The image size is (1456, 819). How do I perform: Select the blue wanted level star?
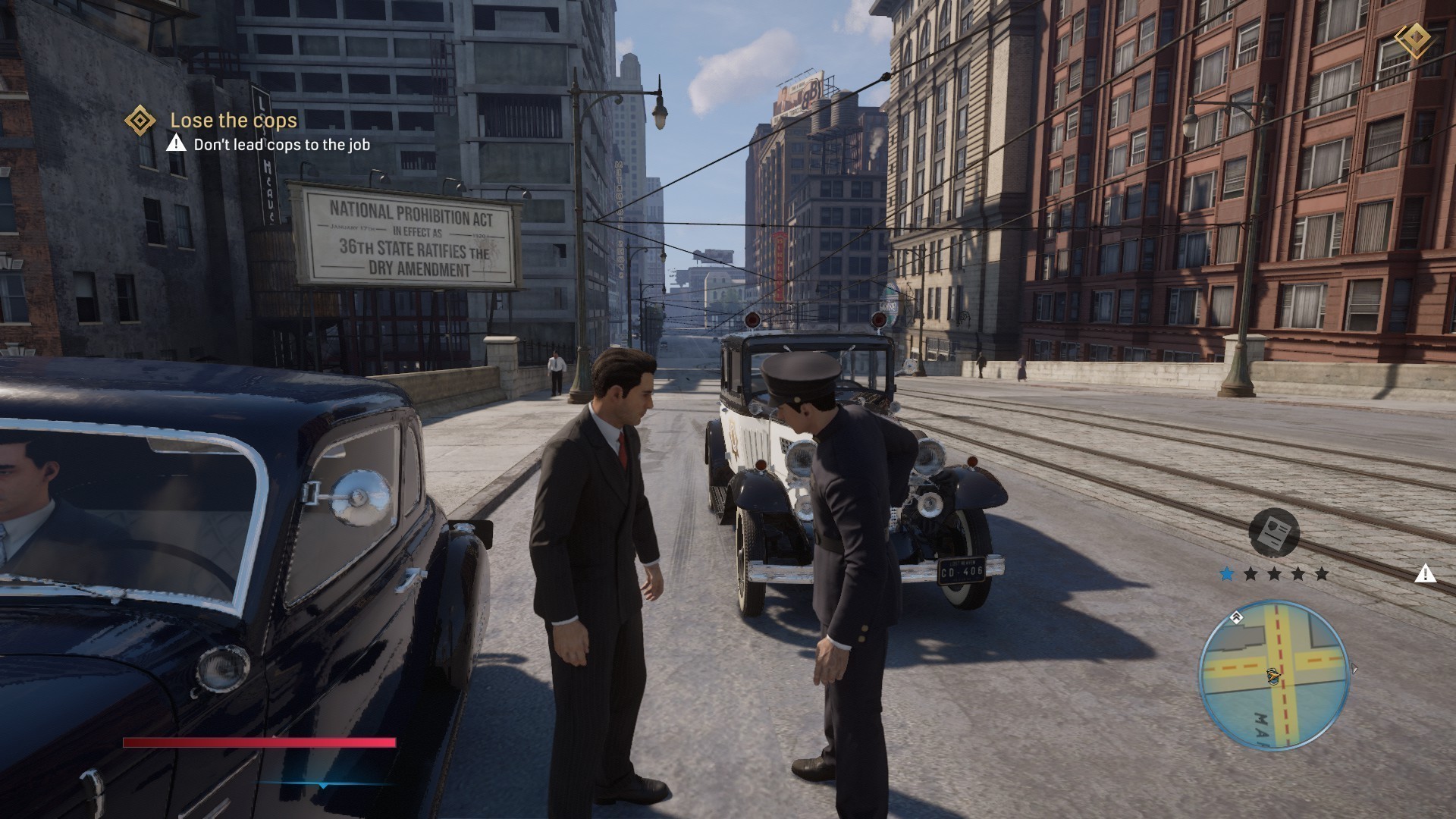point(1227,574)
